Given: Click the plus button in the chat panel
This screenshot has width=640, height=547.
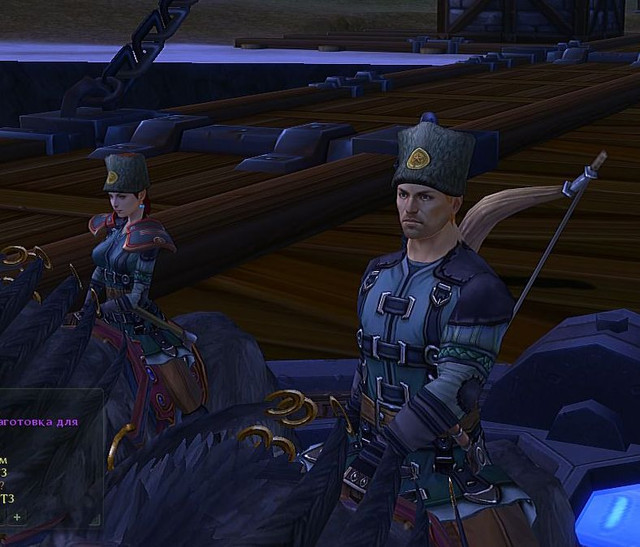Looking at the screenshot, I should [16, 516].
